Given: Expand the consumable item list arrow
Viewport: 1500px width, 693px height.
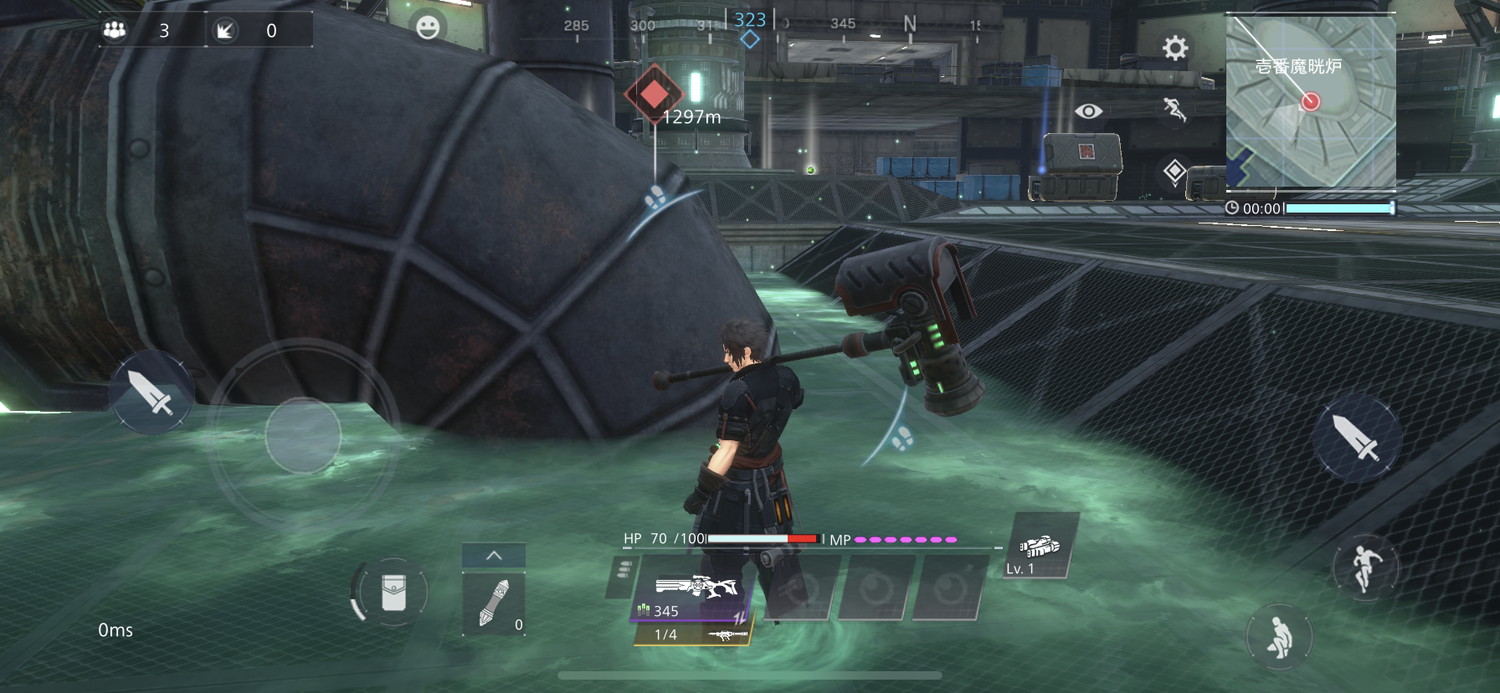Looking at the screenshot, I should (494, 556).
